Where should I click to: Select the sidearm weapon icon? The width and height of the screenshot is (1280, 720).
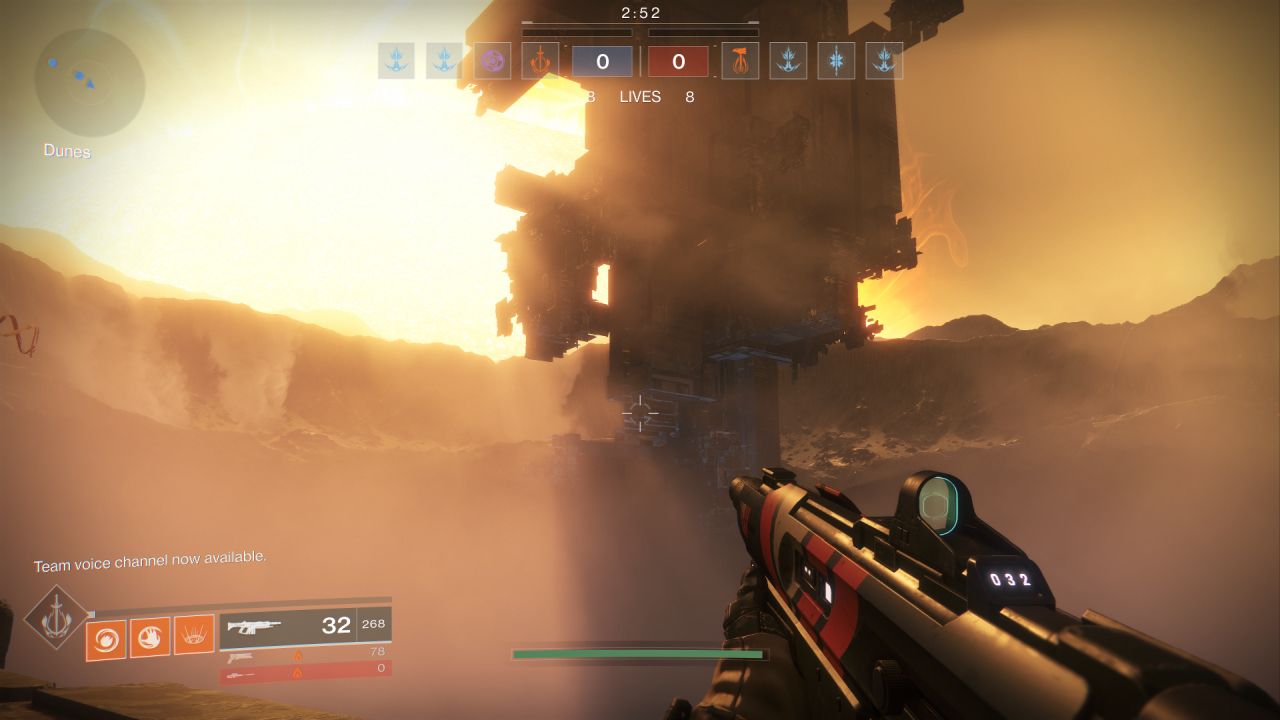point(241,658)
